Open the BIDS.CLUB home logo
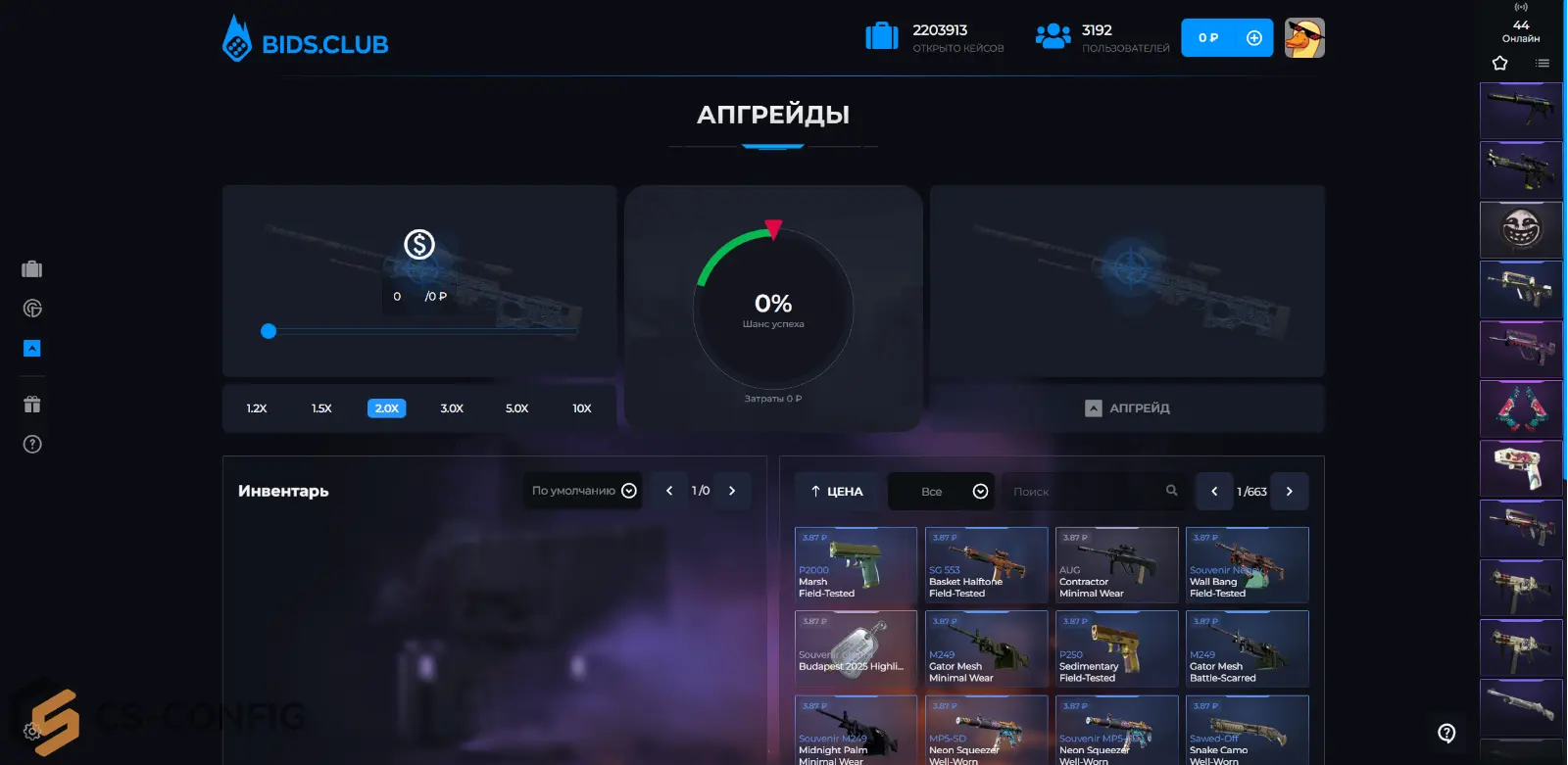The width and height of the screenshot is (1568, 765). tap(306, 41)
